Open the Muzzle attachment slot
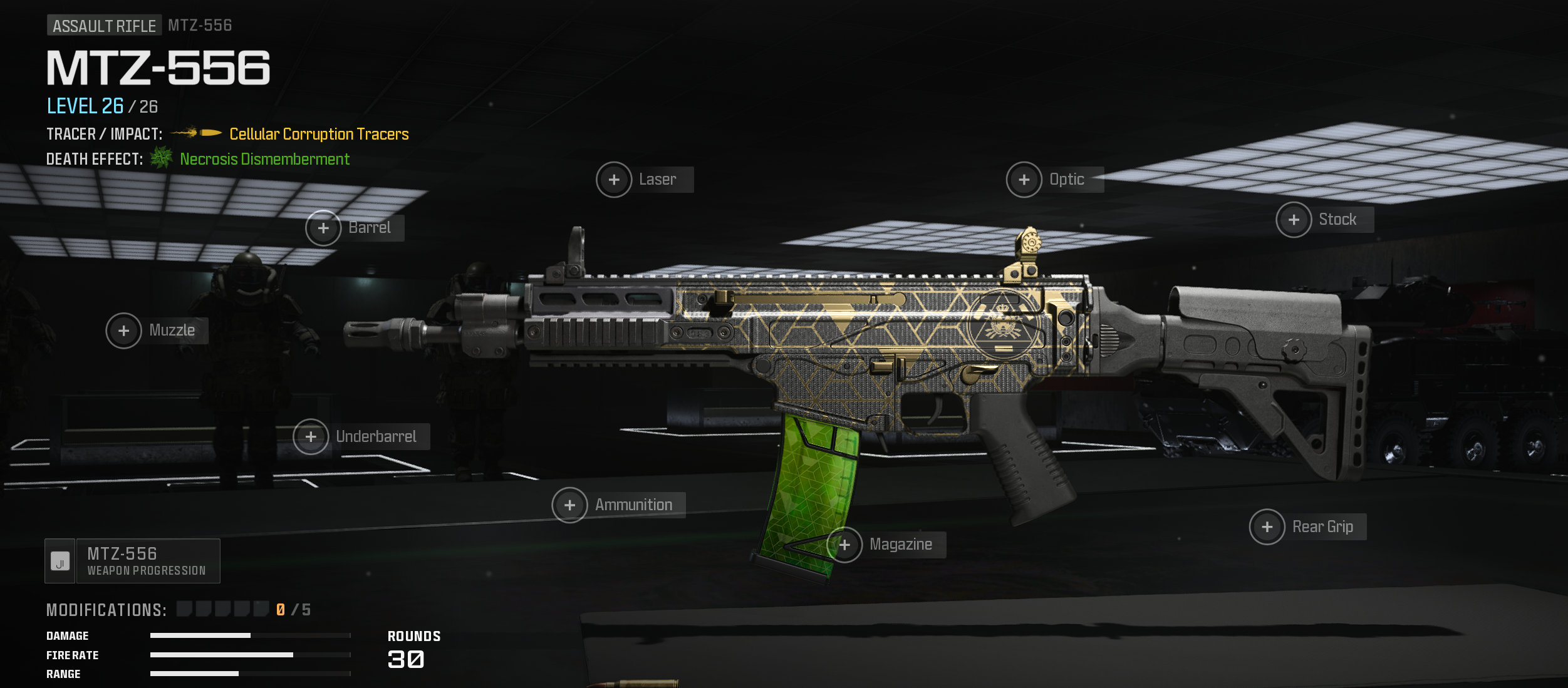The width and height of the screenshot is (1568, 688). [x=124, y=331]
